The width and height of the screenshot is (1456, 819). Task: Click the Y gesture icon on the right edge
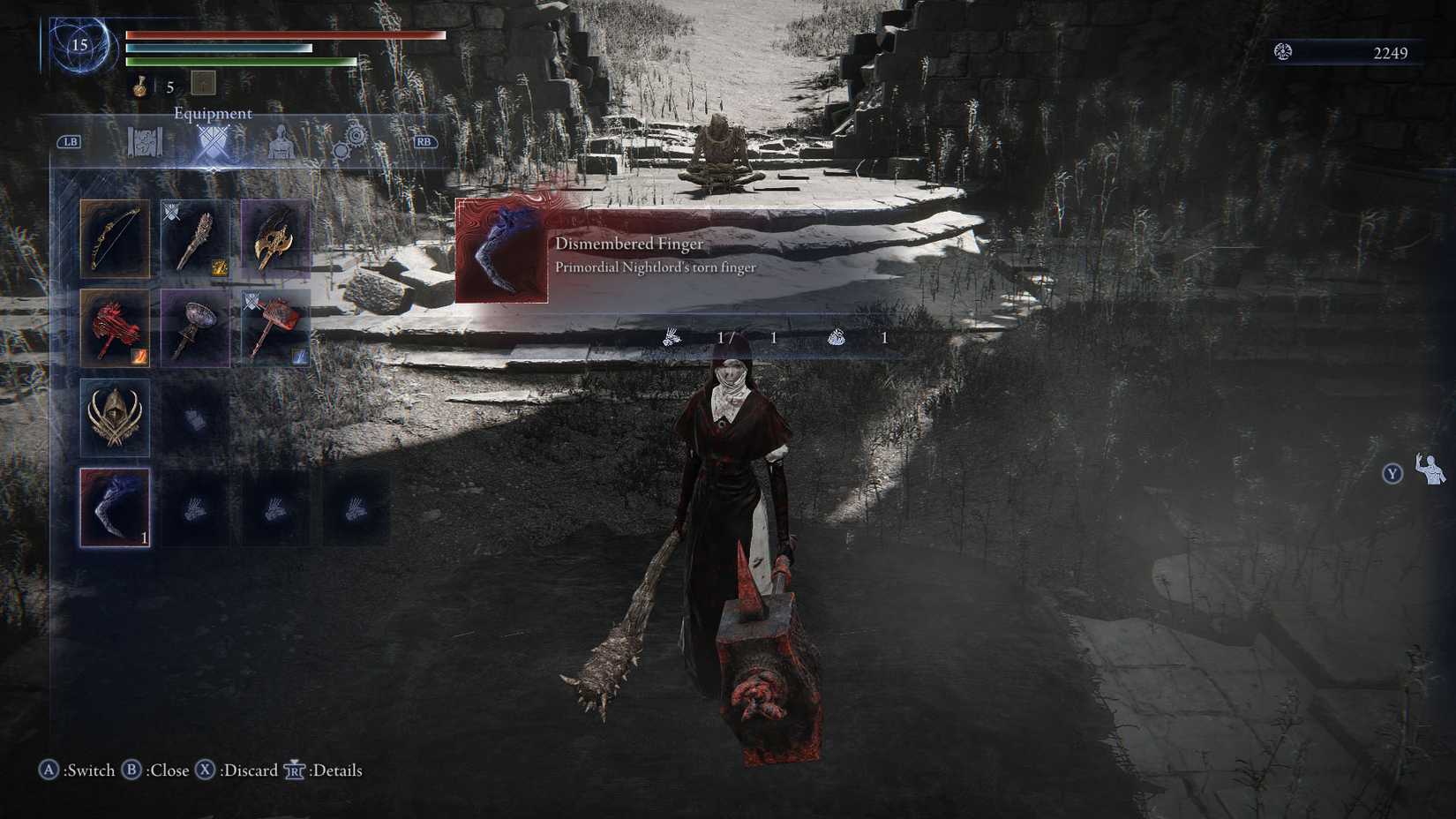pyautogui.click(x=1392, y=474)
